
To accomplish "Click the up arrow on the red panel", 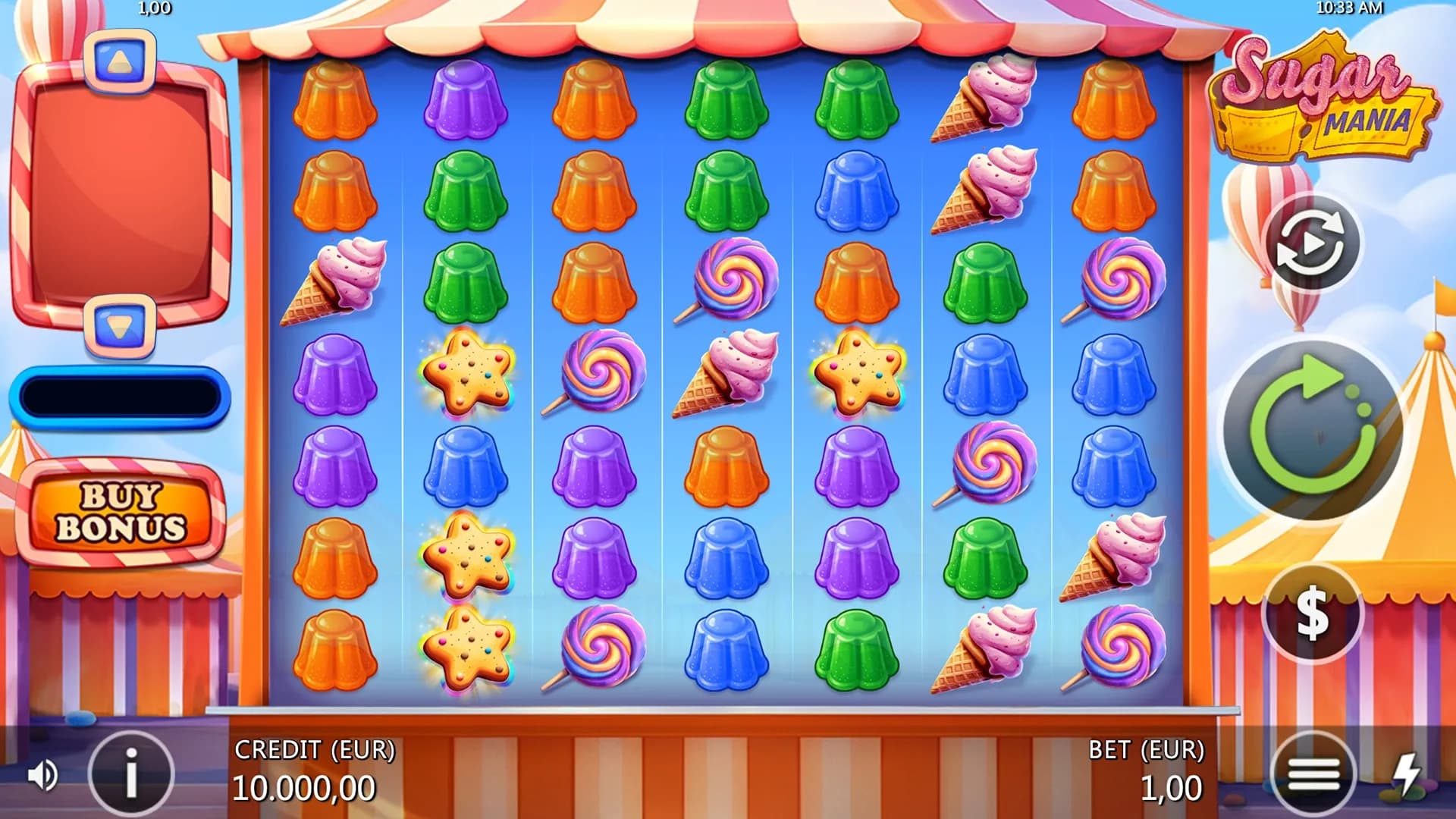I will 119,62.
